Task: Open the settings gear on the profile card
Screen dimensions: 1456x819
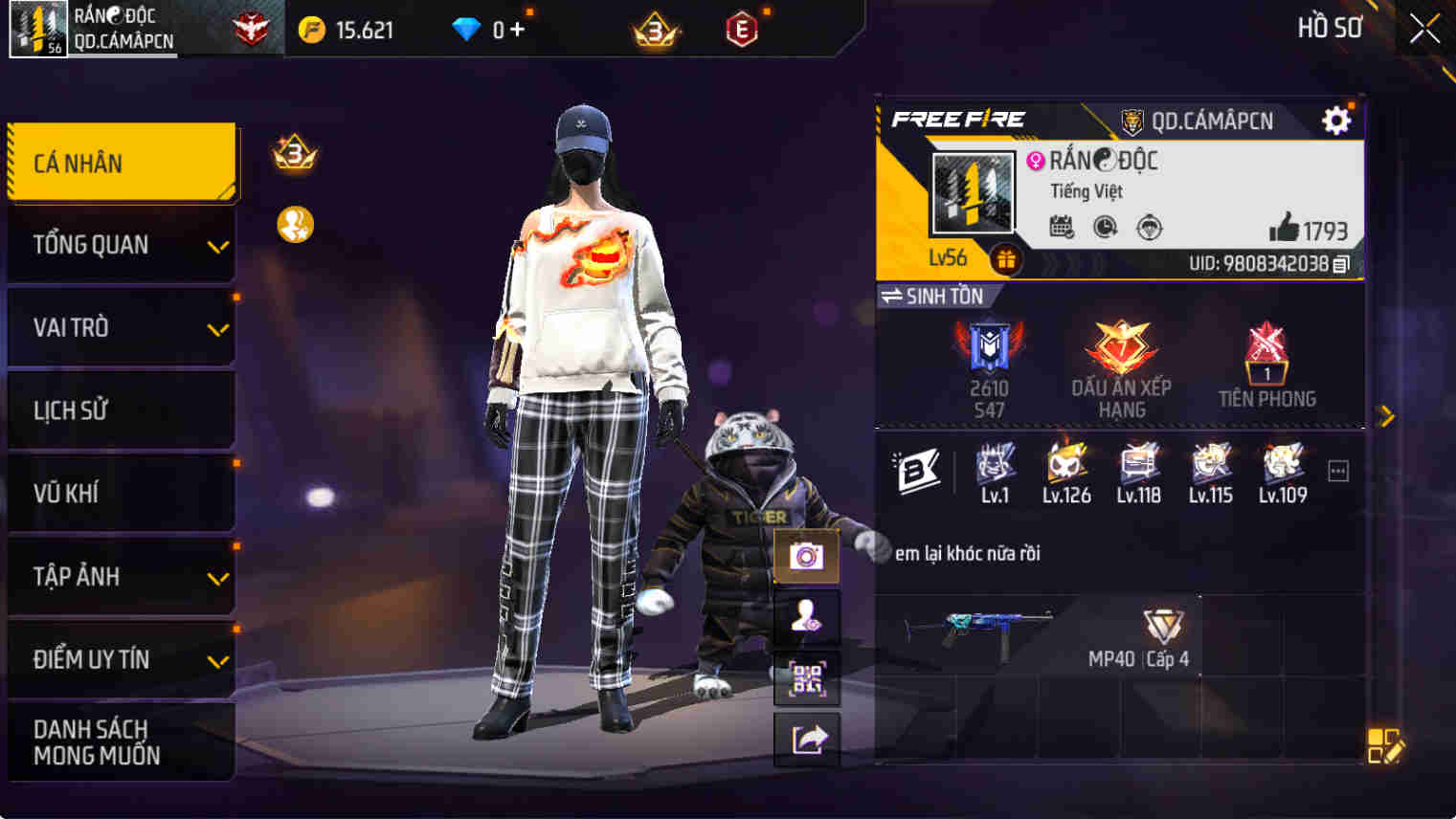Action: click(x=1334, y=120)
